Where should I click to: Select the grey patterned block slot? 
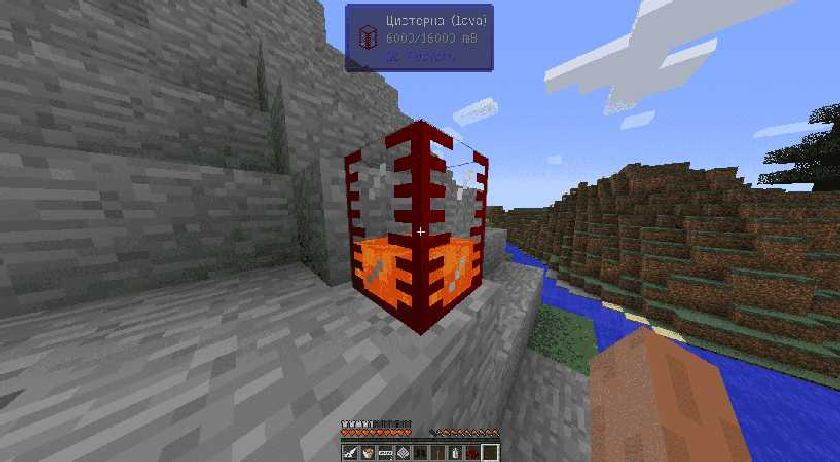[x=403, y=453]
